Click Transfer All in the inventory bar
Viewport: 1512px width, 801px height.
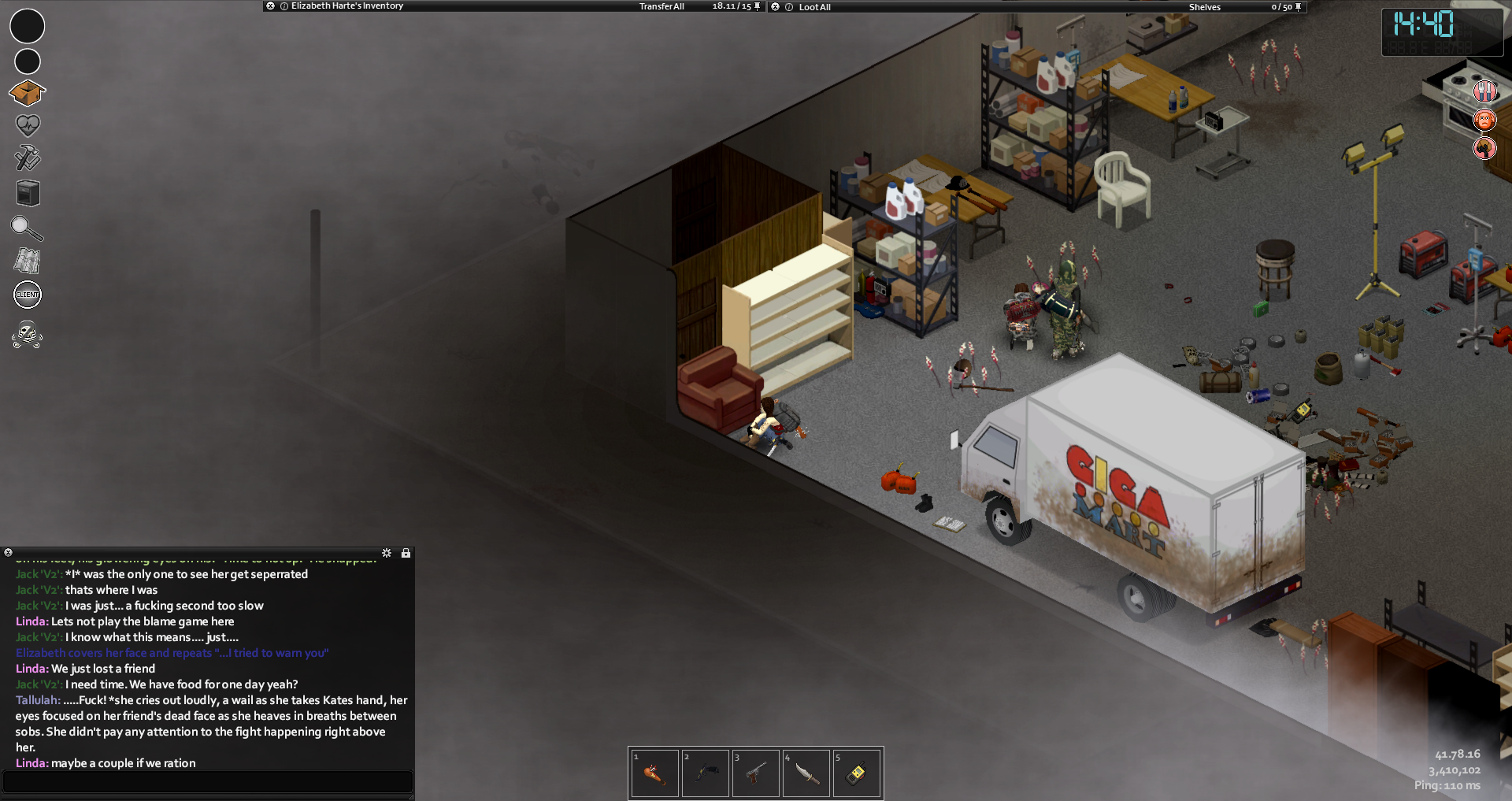point(661,6)
